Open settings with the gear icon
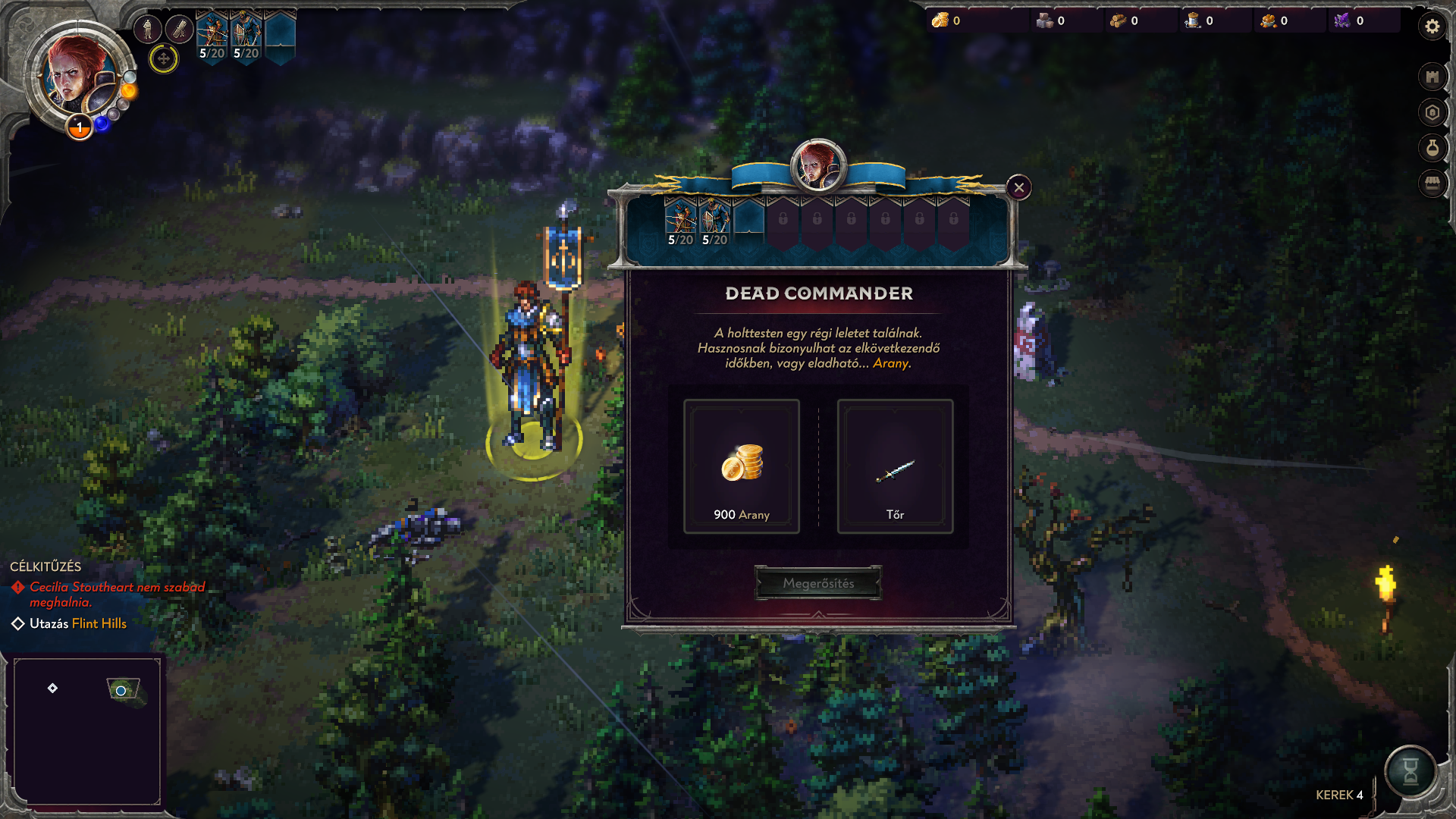Viewport: 1456px width, 819px height. 1432,27
